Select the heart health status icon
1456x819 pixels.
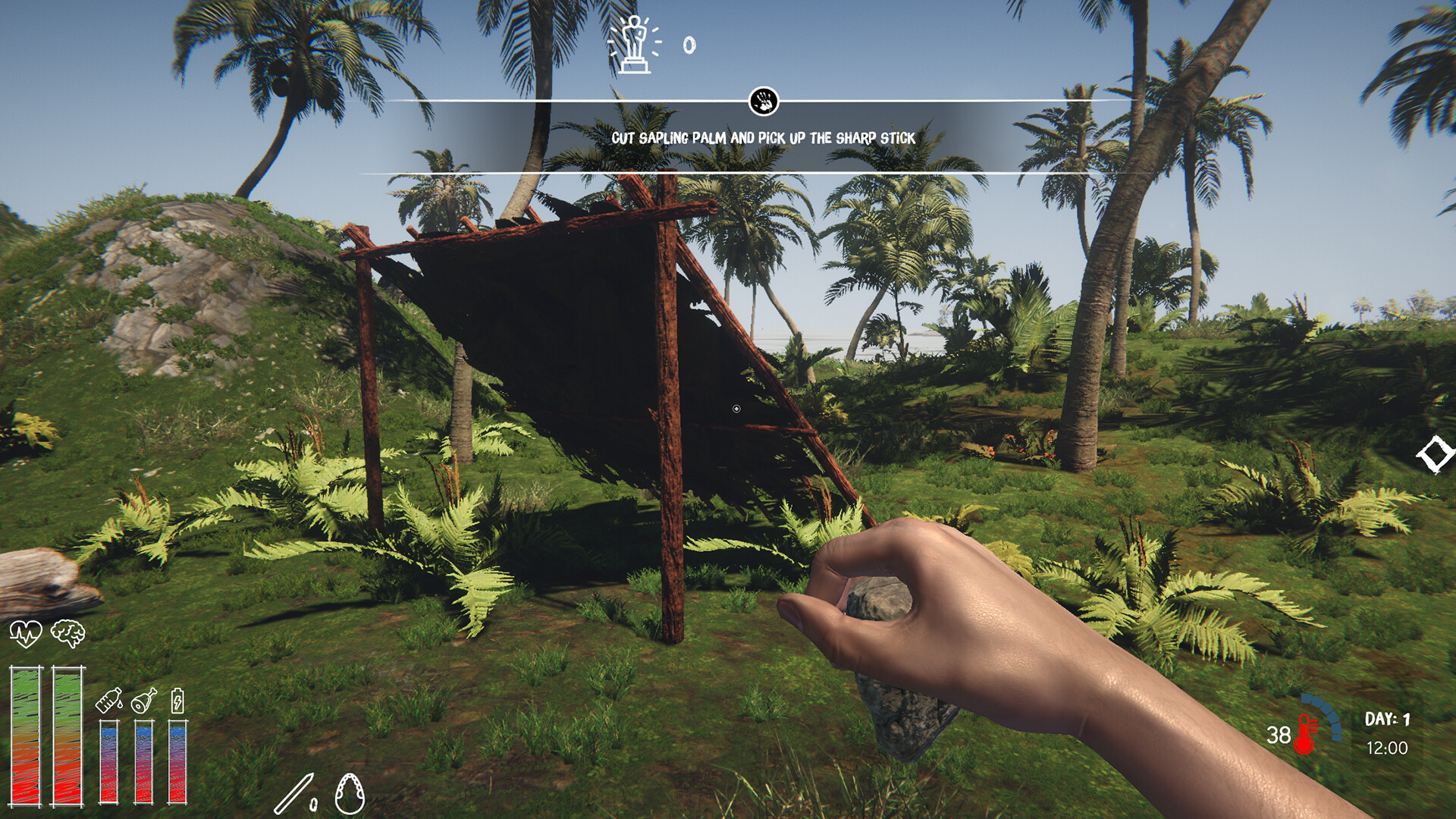(x=26, y=633)
